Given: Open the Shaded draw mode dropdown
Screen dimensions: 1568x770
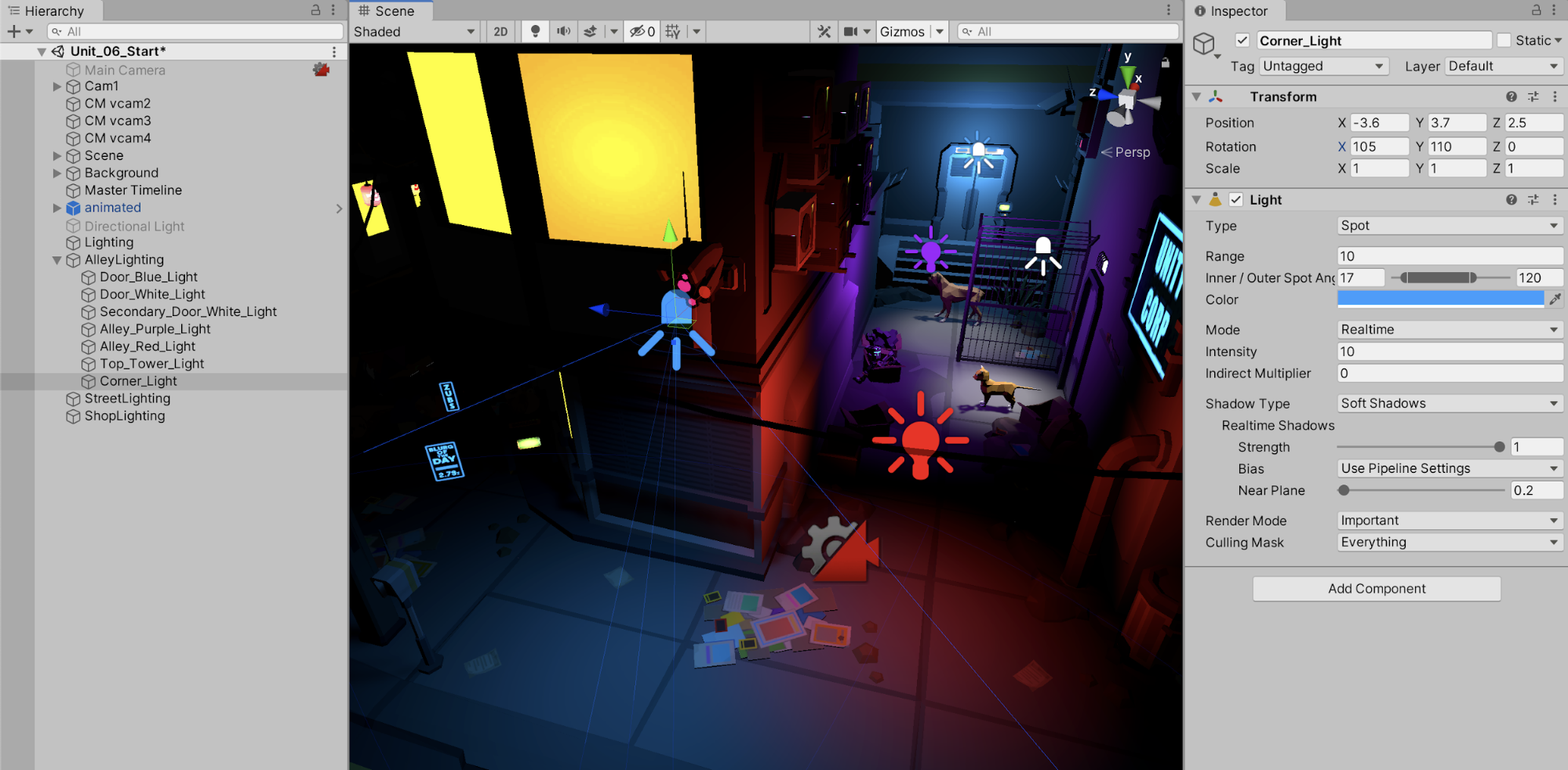Looking at the screenshot, I should tap(414, 32).
